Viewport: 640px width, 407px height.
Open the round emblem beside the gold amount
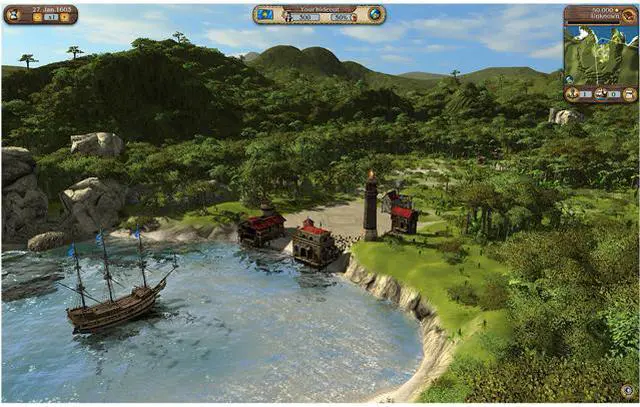[x=631, y=14]
